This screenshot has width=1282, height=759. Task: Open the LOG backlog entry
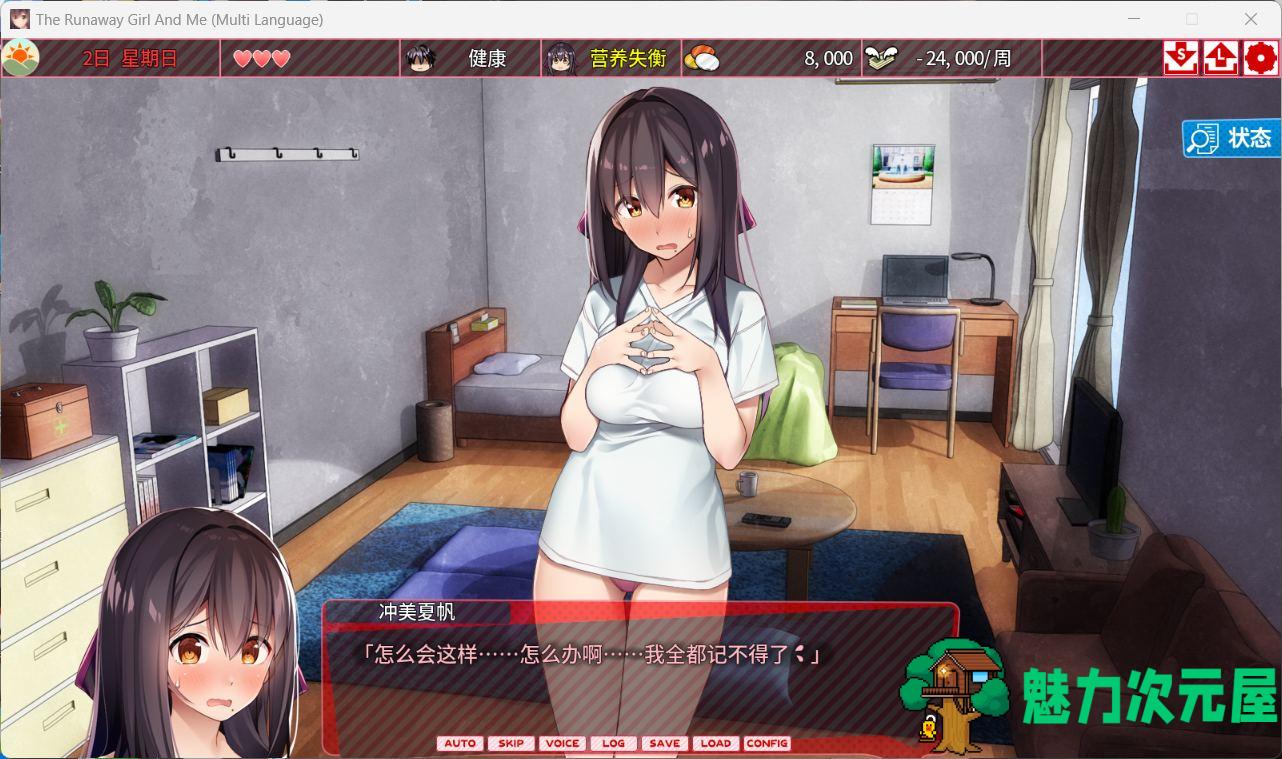613,743
